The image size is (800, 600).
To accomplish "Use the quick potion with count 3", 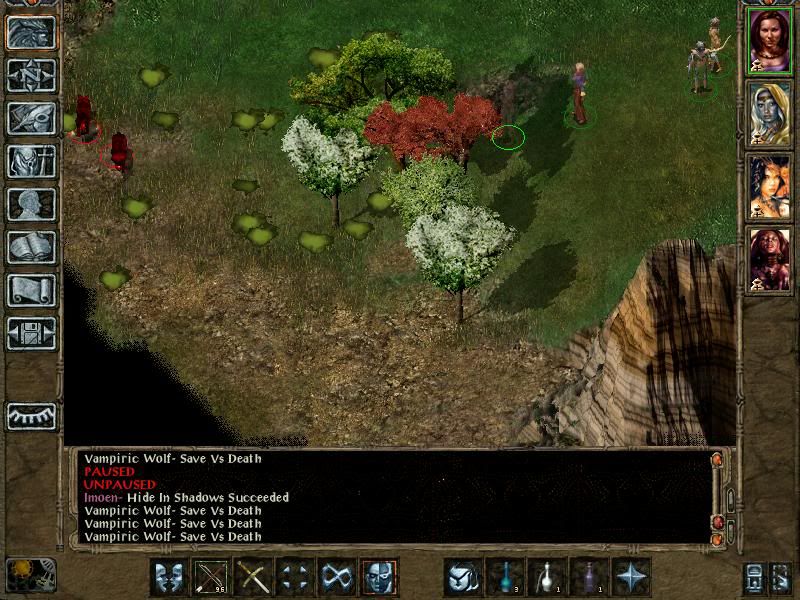I will pos(505,577).
